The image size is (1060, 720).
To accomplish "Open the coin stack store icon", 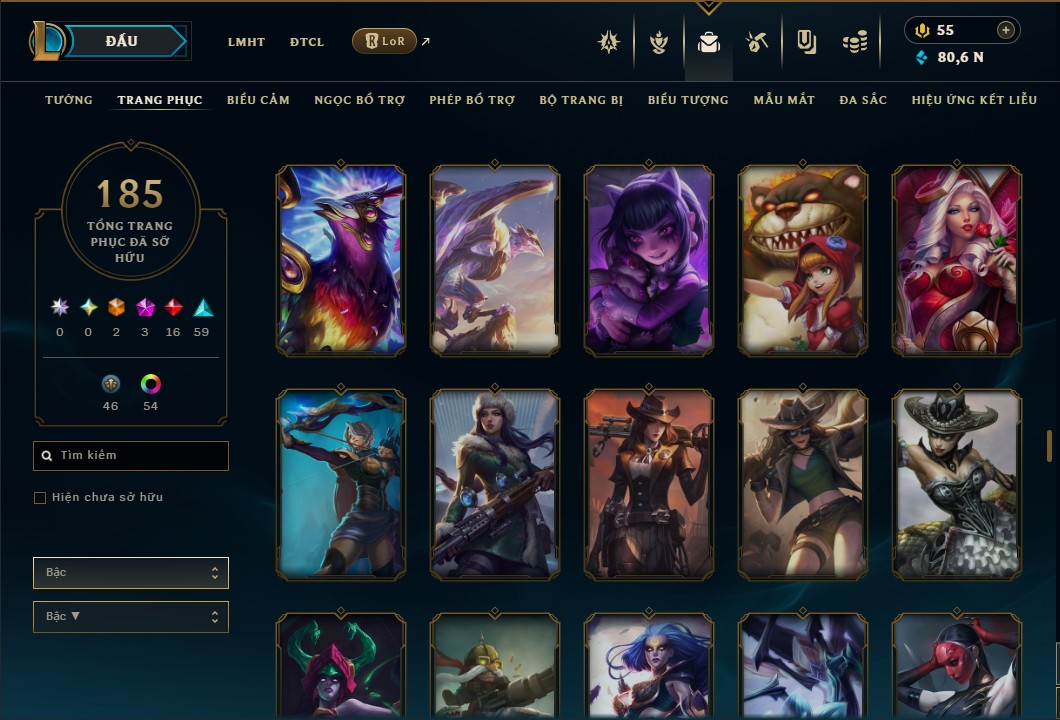I will tap(854, 42).
